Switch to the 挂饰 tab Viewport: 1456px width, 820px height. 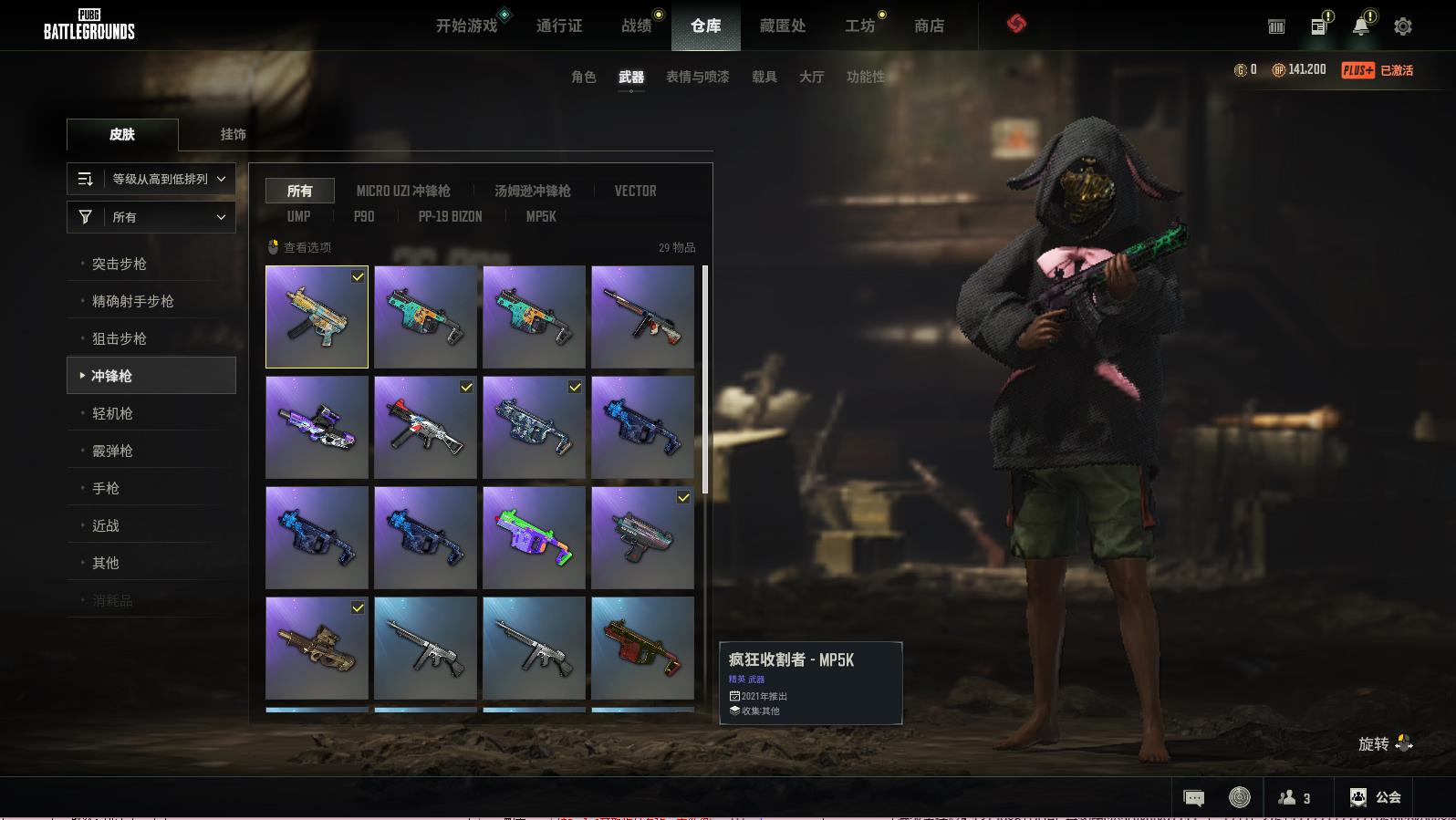pyautogui.click(x=233, y=134)
